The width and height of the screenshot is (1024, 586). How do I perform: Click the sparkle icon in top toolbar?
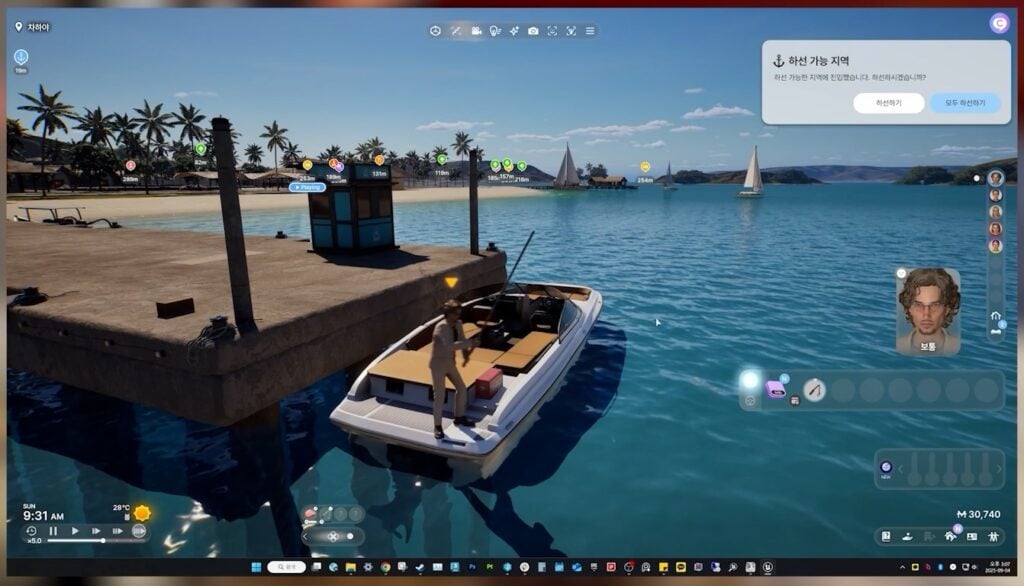tap(514, 31)
